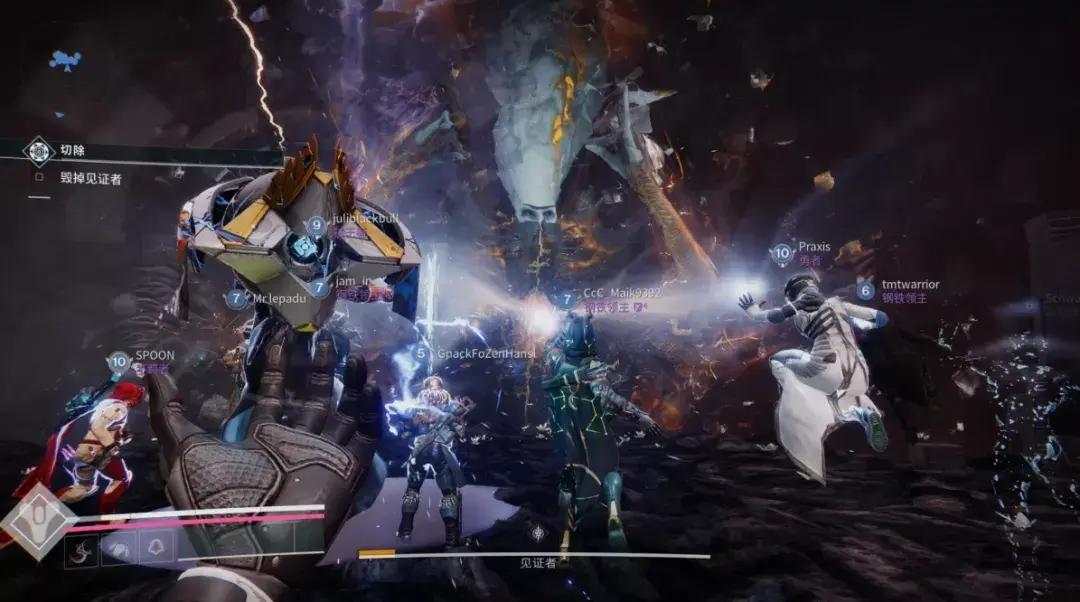Trigger the hooded silhouette class ability icon
Viewport: 1080px width, 602px height.
pos(157,547)
